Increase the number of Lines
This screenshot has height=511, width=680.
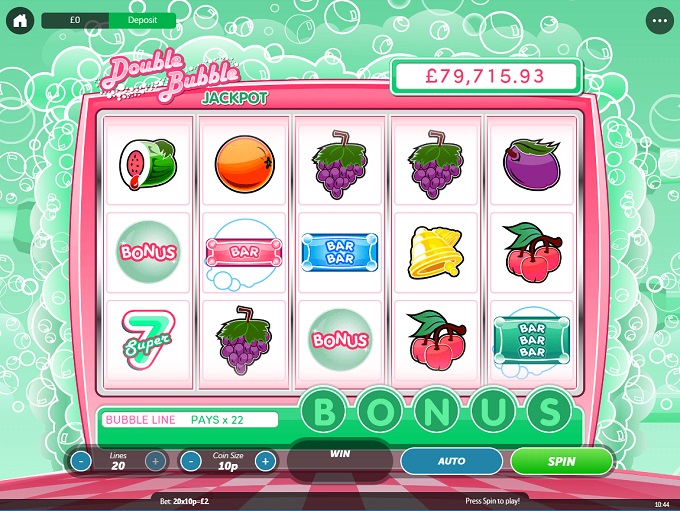coord(156,461)
